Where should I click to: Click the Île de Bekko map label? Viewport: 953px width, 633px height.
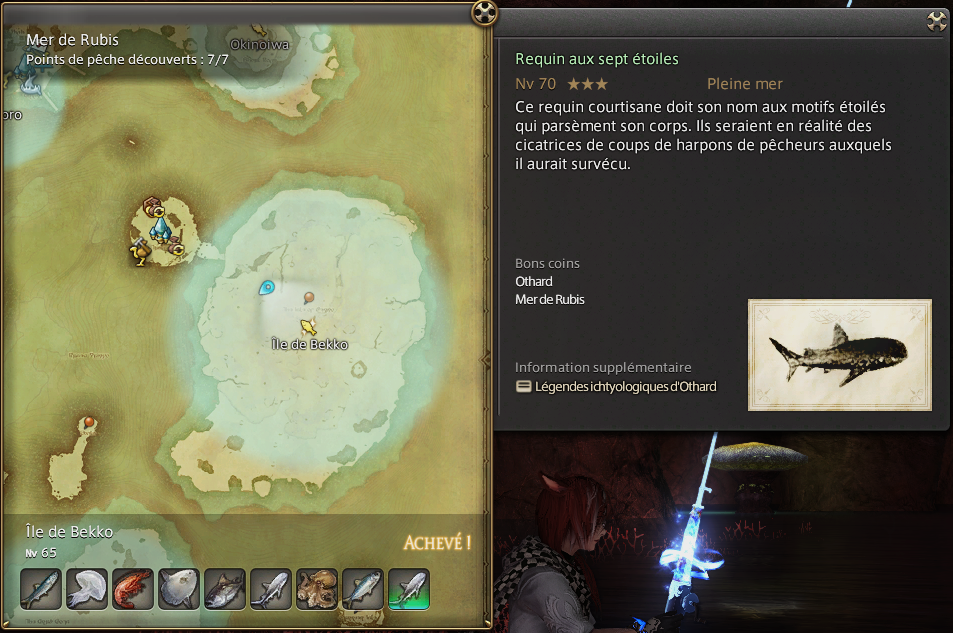tap(310, 345)
